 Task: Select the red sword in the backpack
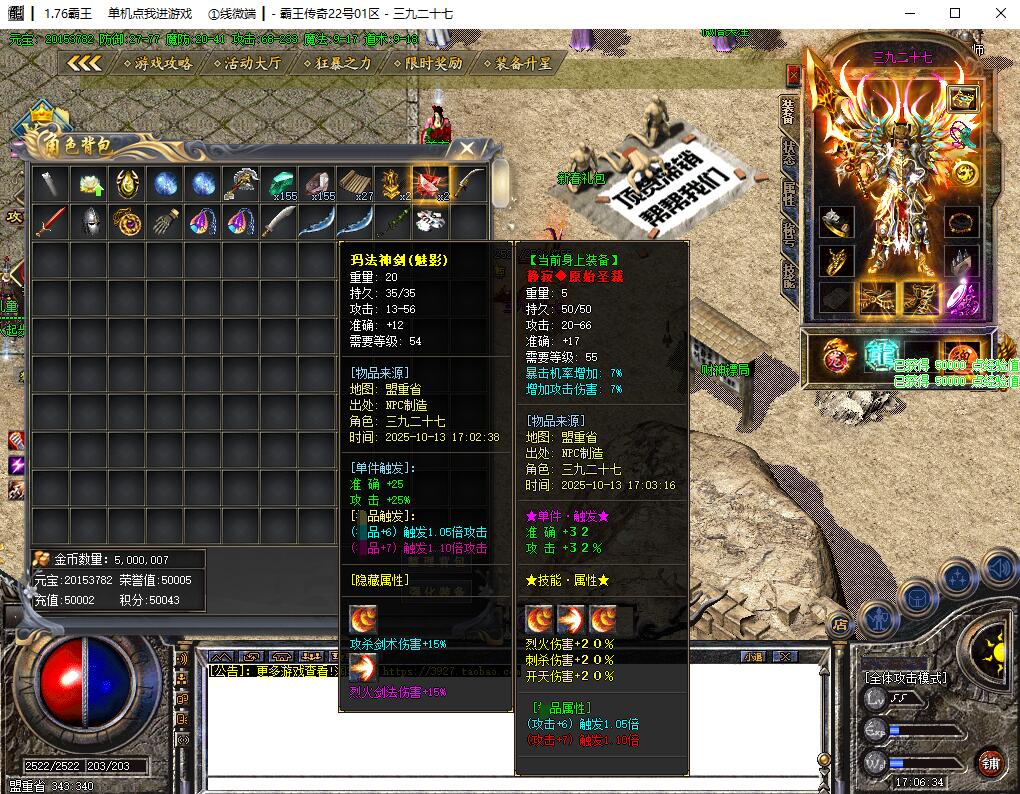(x=50, y=222)
